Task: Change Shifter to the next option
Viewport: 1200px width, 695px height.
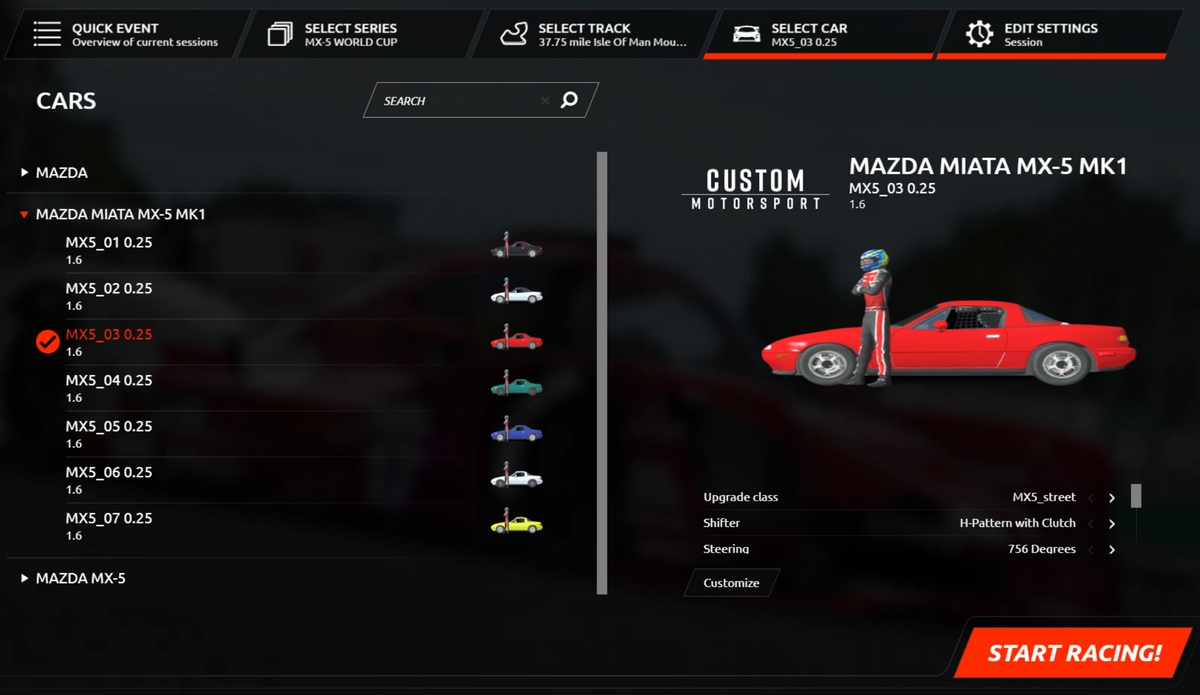Action: [x=1112, y=524]
